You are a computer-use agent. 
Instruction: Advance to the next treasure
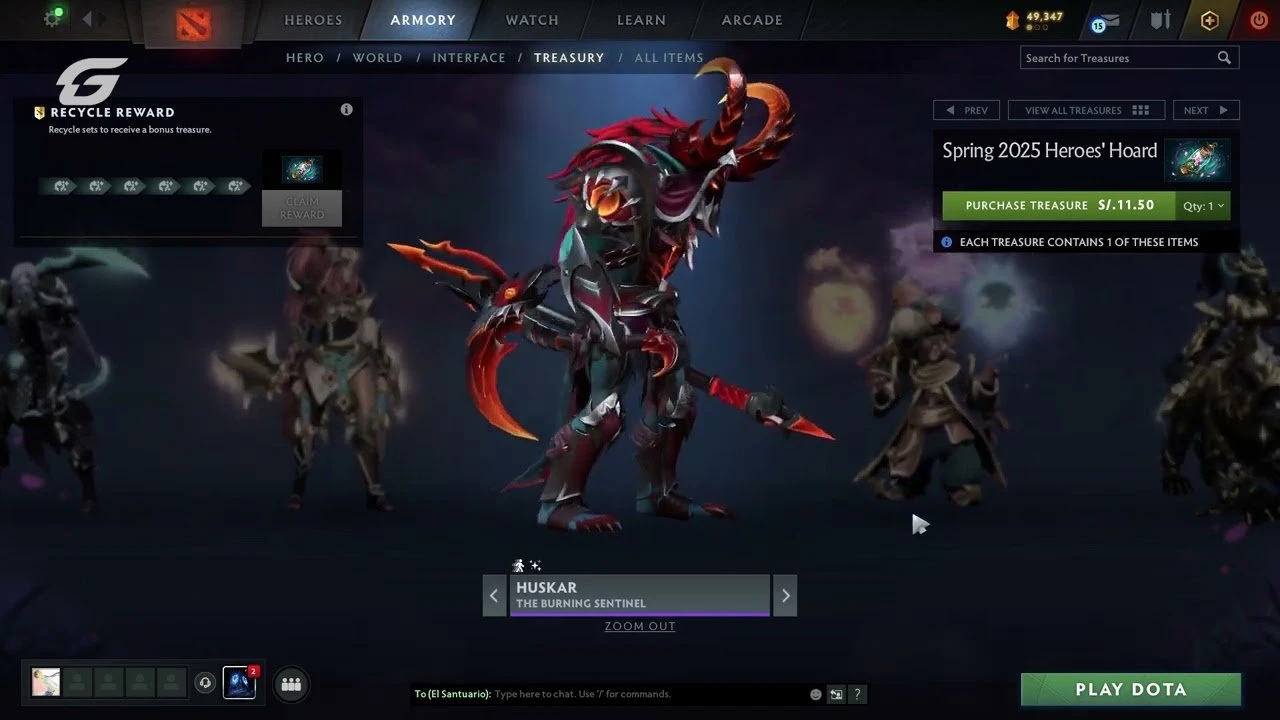coord(1205,110)
